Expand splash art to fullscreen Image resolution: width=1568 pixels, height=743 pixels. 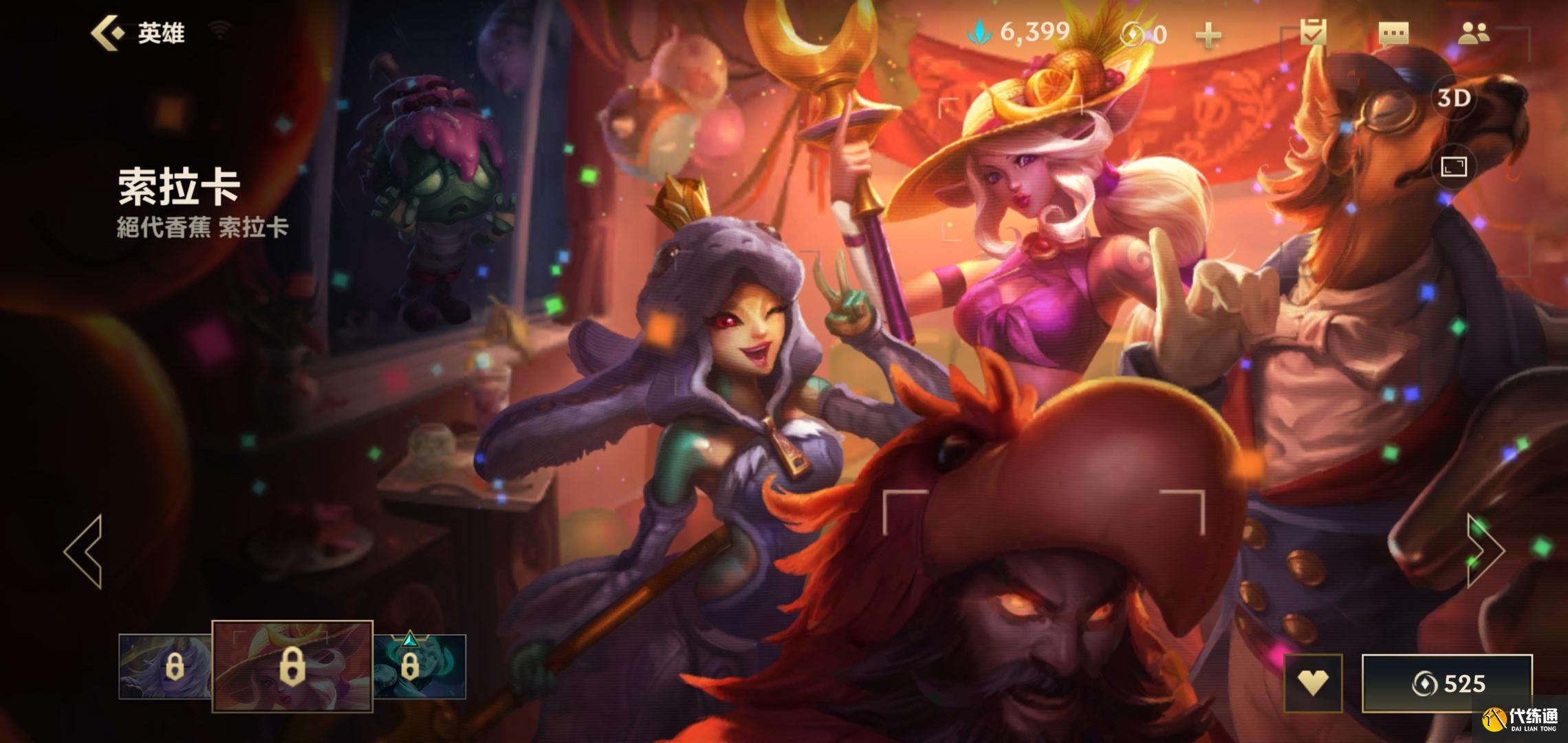click(1453, 166)
